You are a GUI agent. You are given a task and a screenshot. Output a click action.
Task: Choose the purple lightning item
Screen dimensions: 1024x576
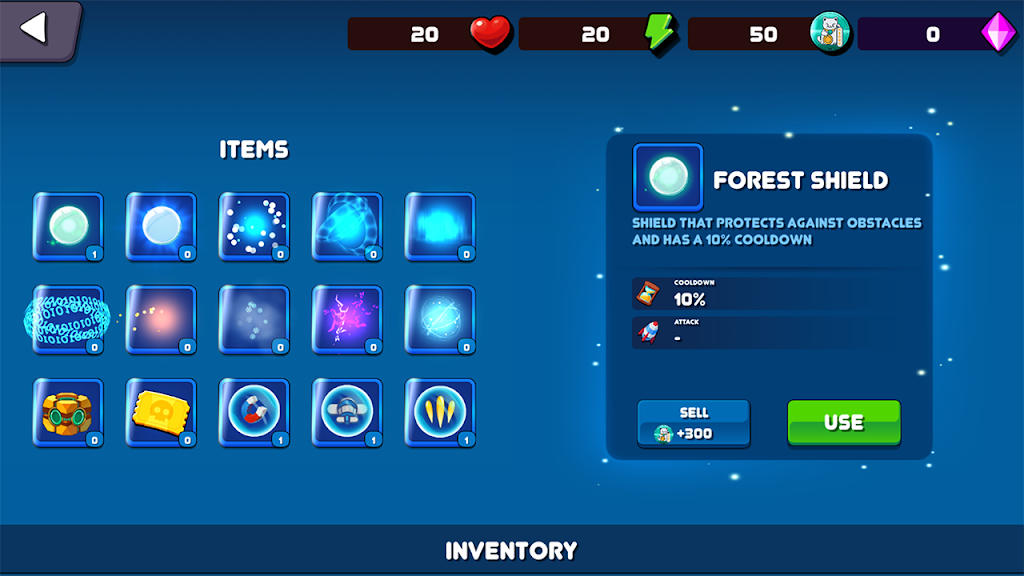pyautogui.click(x=347, y=319)
